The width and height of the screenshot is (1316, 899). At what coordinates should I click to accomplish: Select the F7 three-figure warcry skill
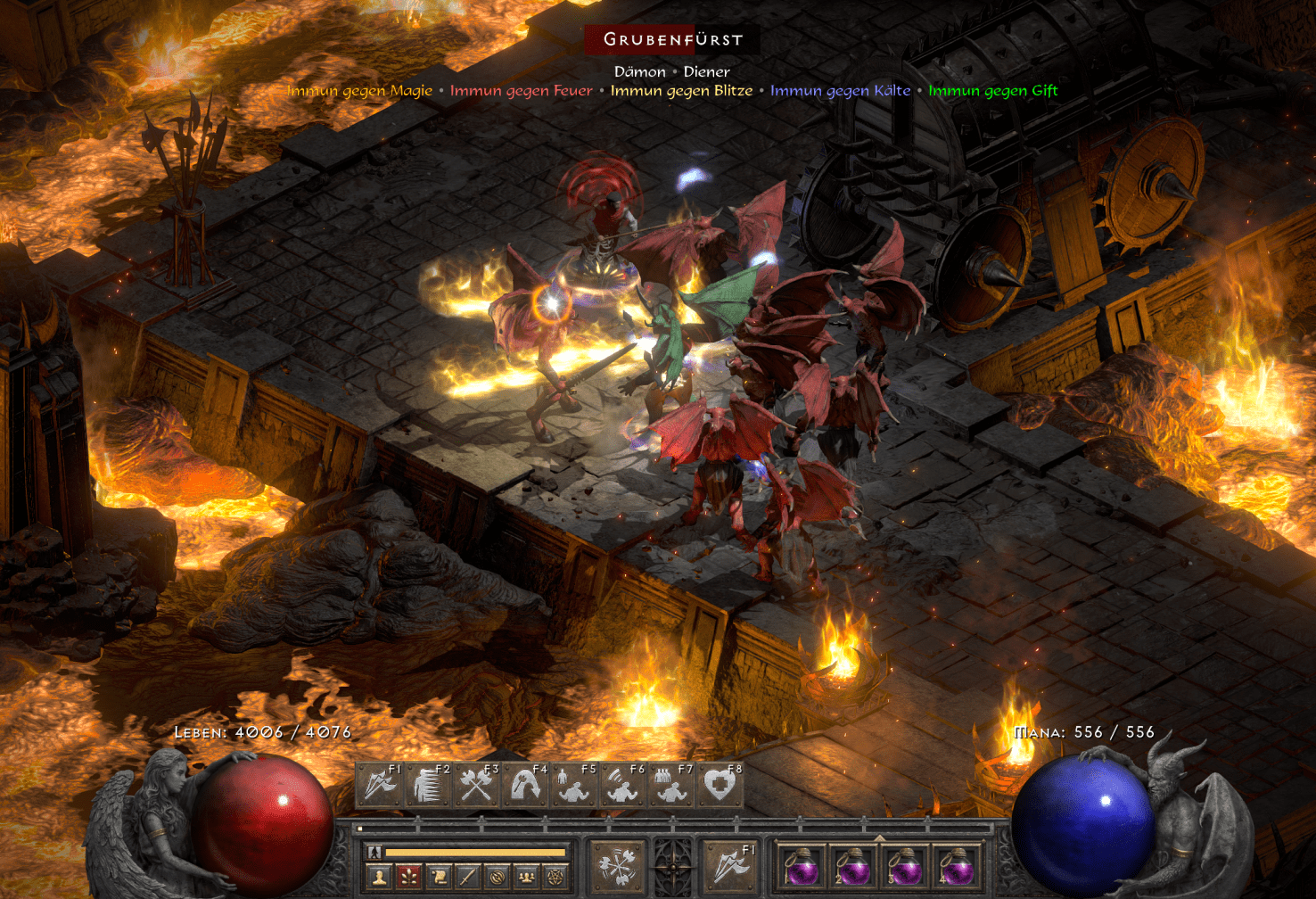click(670, 786)
